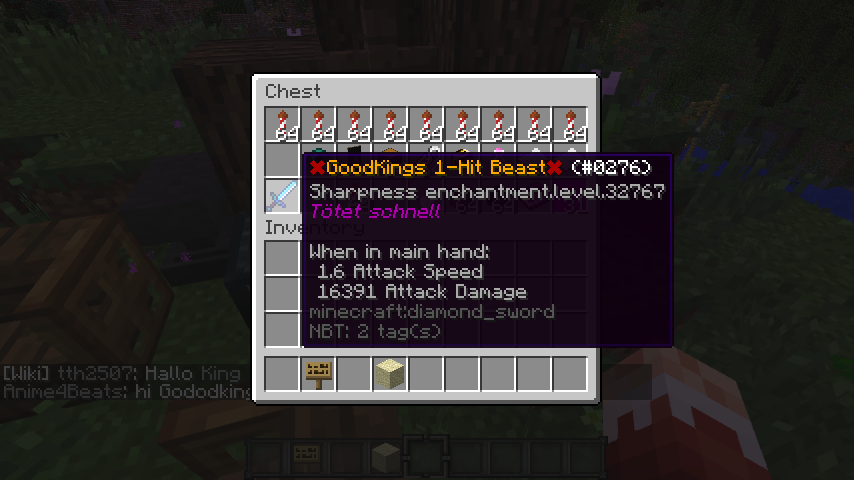Grab the sandstone block in the inventory hotbar

390,373
